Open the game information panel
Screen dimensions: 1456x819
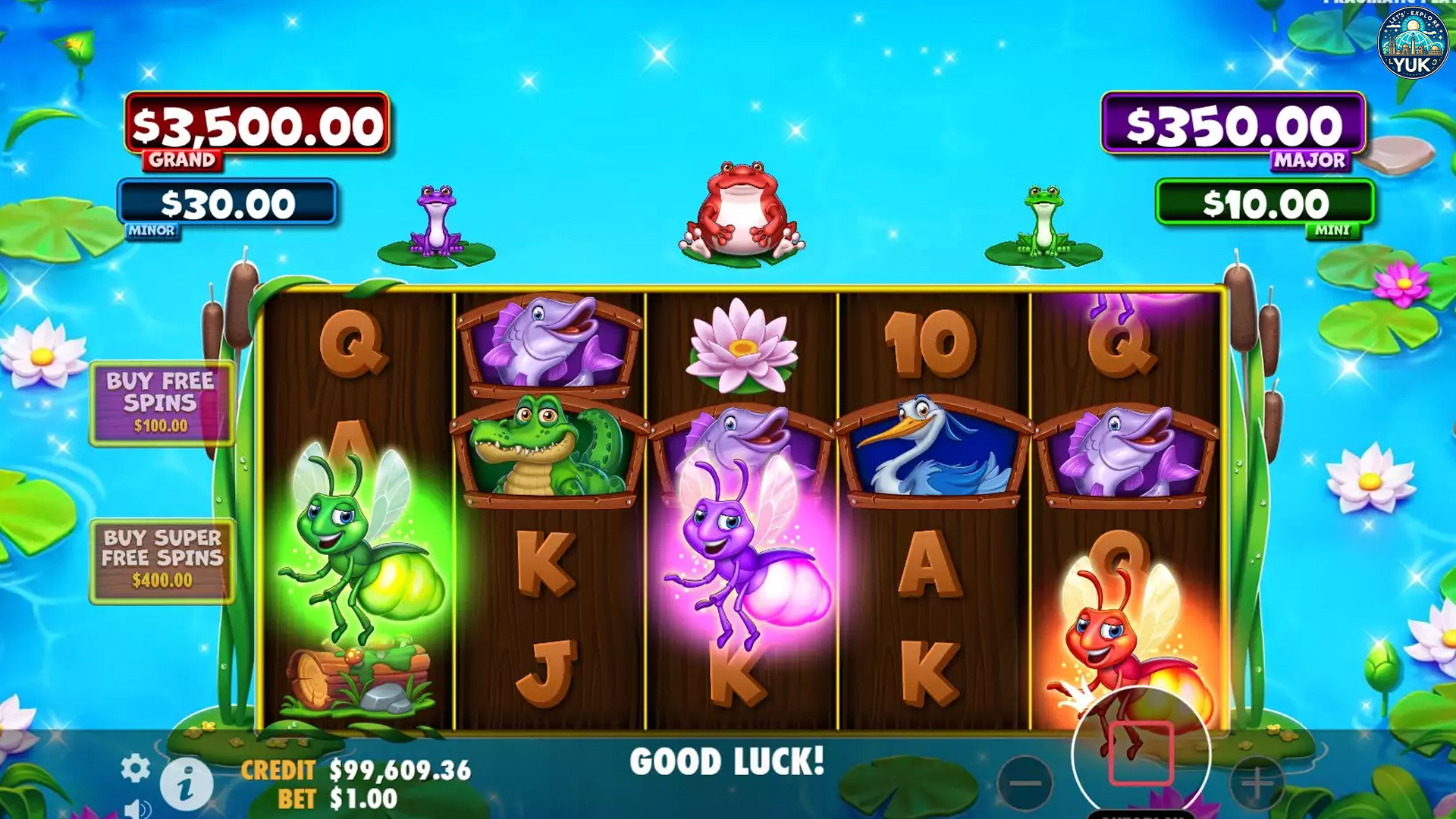186,783
